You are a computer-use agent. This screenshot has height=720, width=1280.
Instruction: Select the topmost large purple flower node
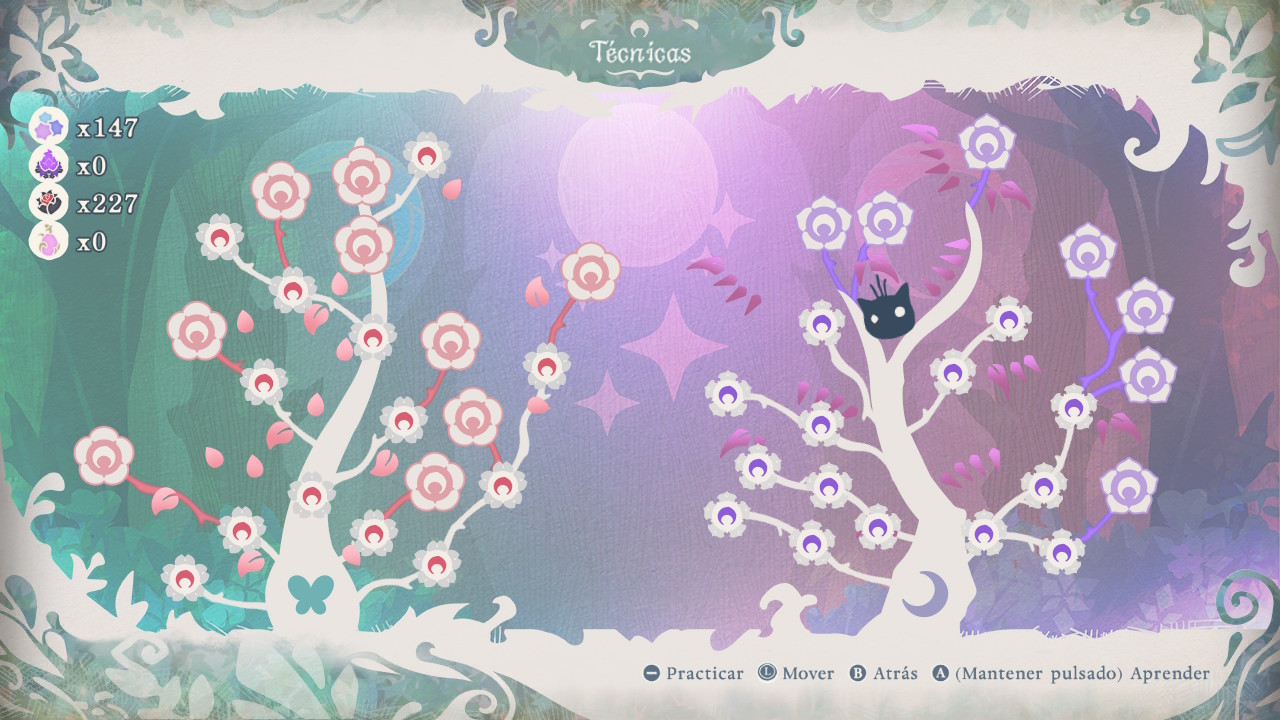987,142
